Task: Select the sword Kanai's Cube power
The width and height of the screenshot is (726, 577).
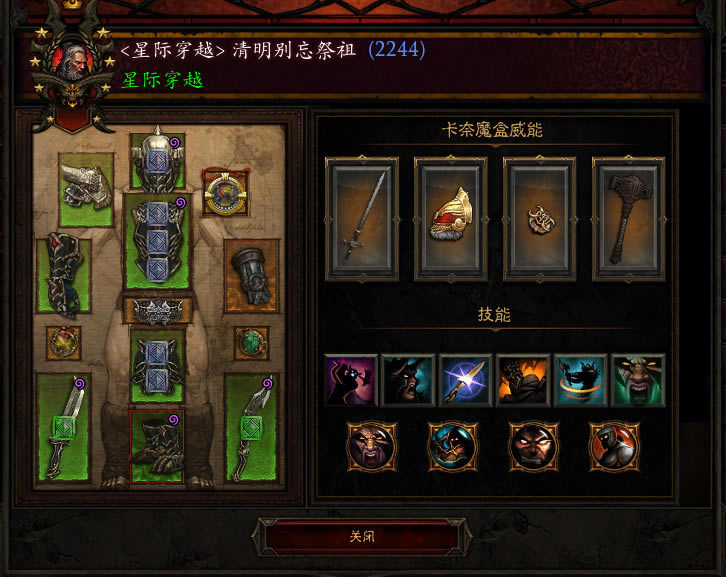Action: pos(362,218)
